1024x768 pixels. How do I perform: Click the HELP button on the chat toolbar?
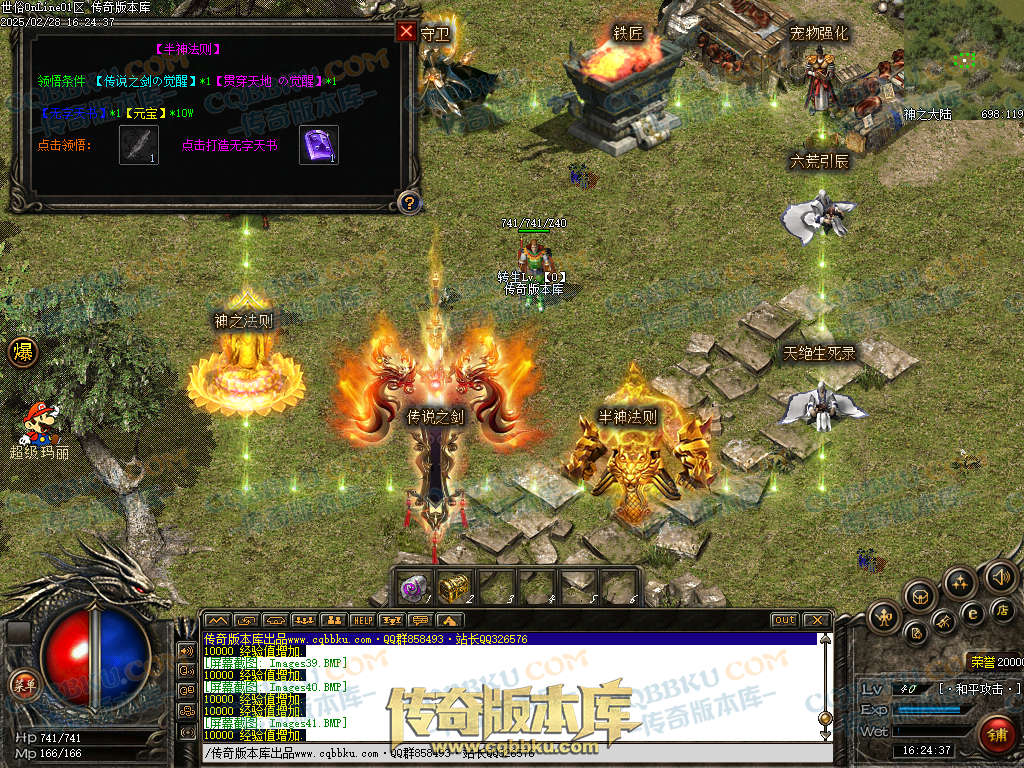[x=361, y=620]
